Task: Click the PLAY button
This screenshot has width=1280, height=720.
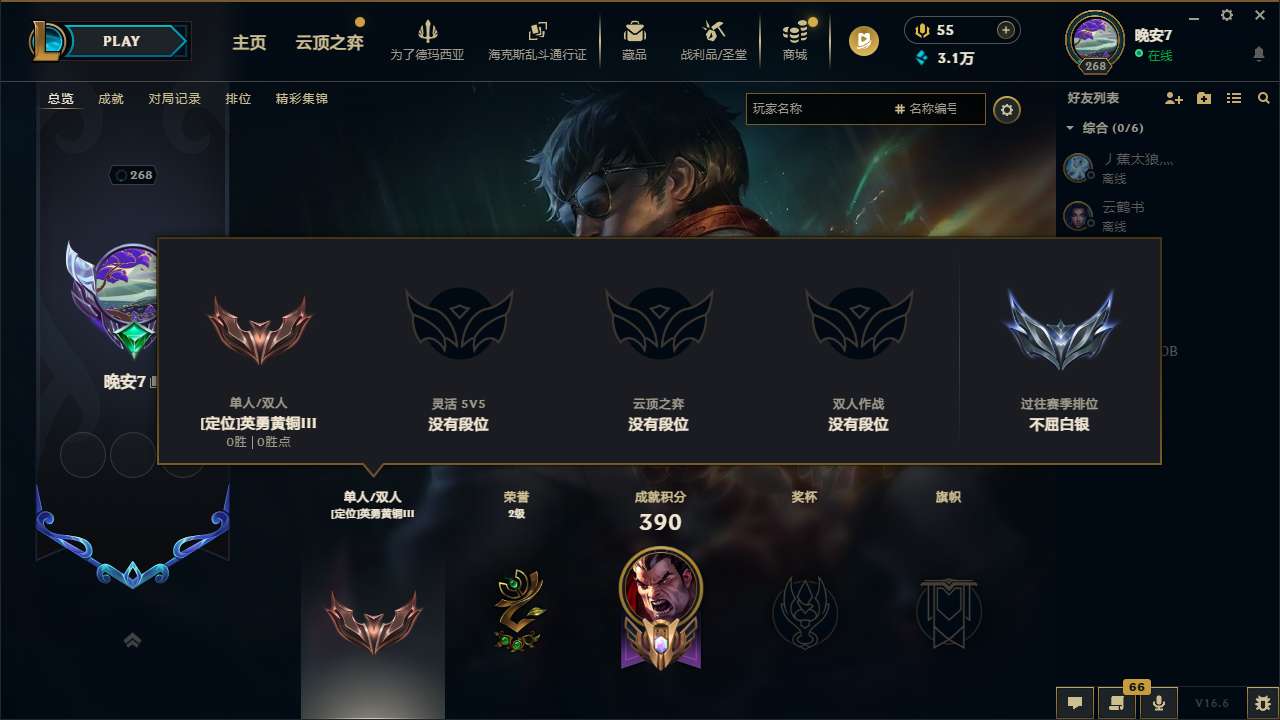Action: click(120, 41)
